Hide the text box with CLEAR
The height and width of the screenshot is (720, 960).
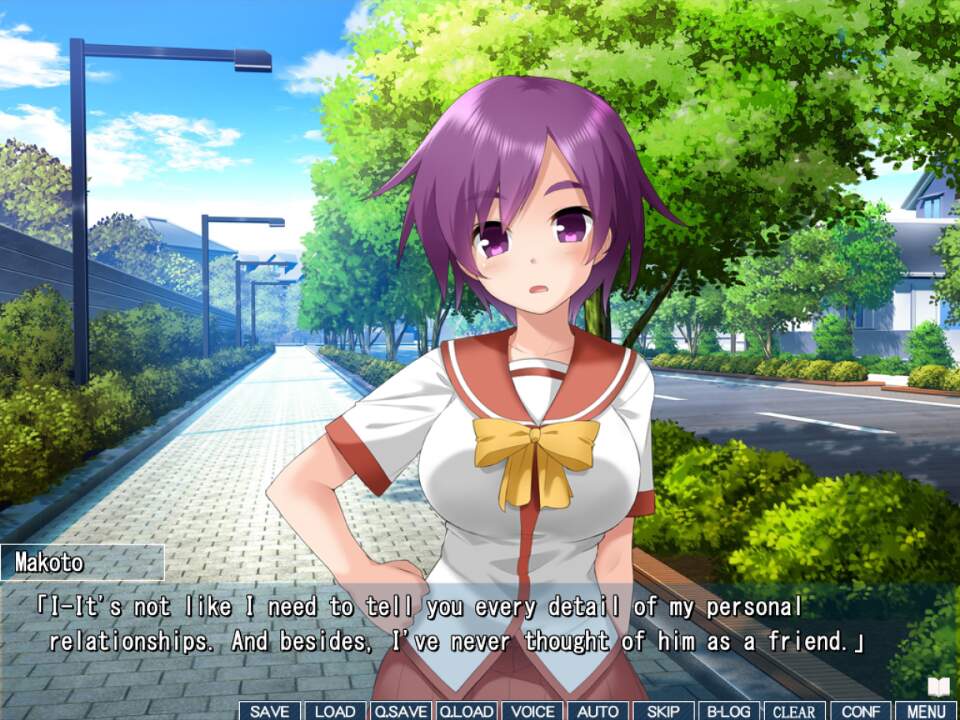(x=795, y=711)
